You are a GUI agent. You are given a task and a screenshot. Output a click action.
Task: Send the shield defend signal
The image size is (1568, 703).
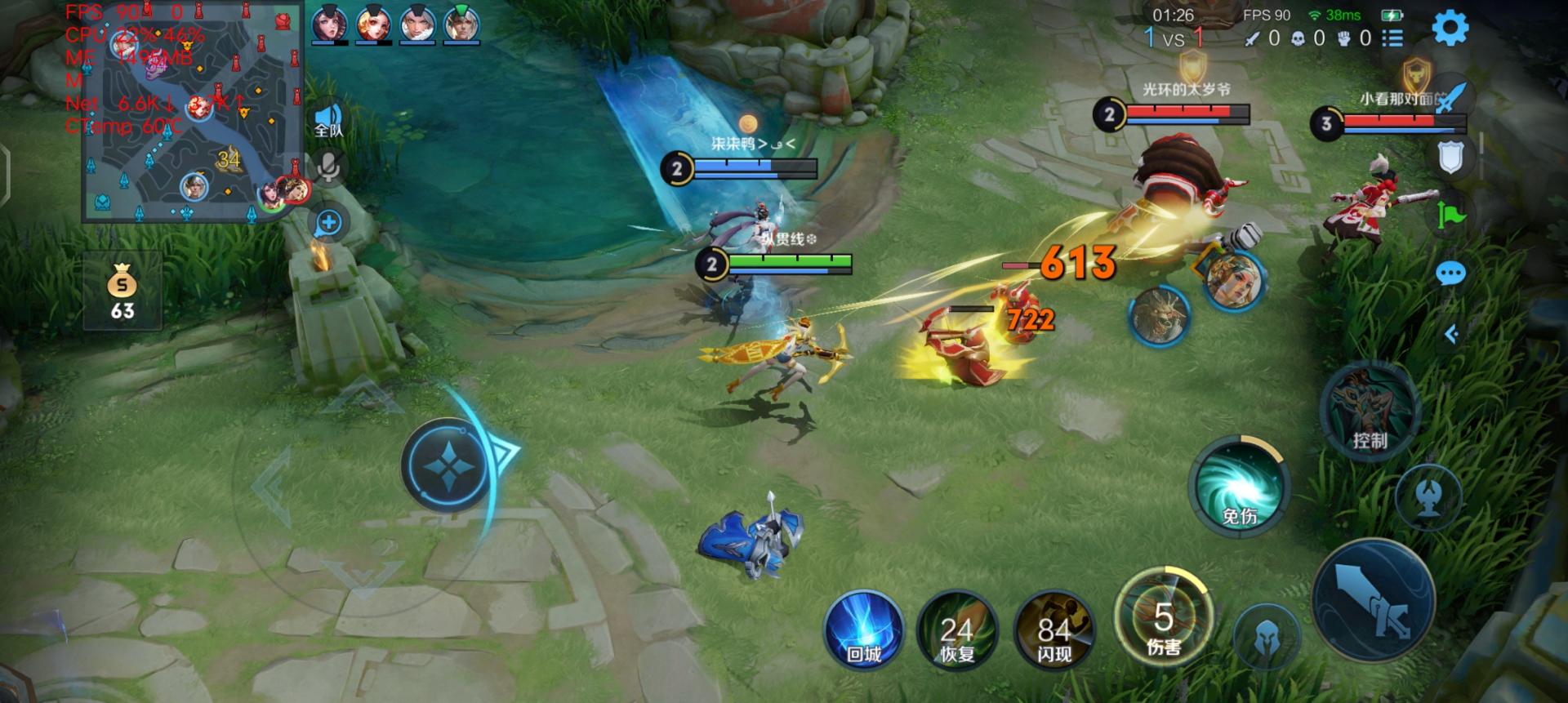tap(1450, 158)
